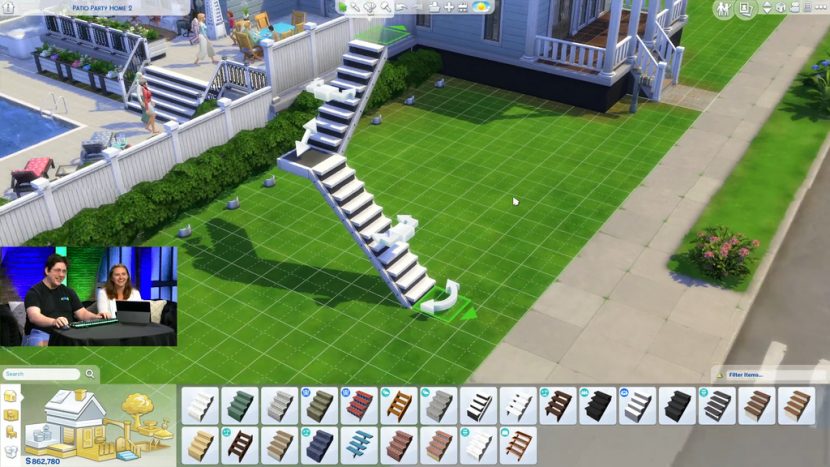Screen dimensions: 830x467
Task: Select the light blue open staircase
Action: click(359, 445)
